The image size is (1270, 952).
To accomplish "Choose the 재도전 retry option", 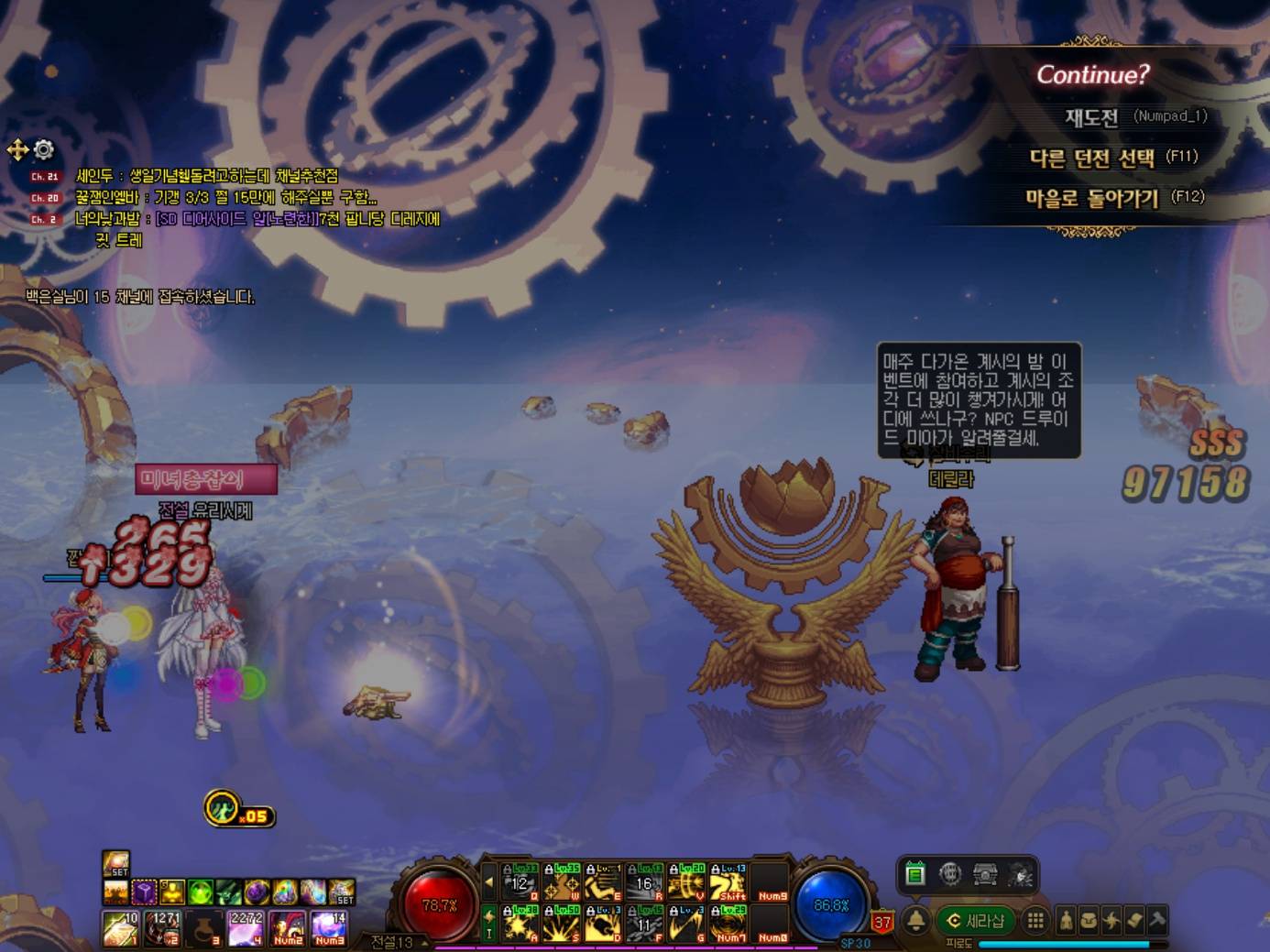I will pos(1090,117).
